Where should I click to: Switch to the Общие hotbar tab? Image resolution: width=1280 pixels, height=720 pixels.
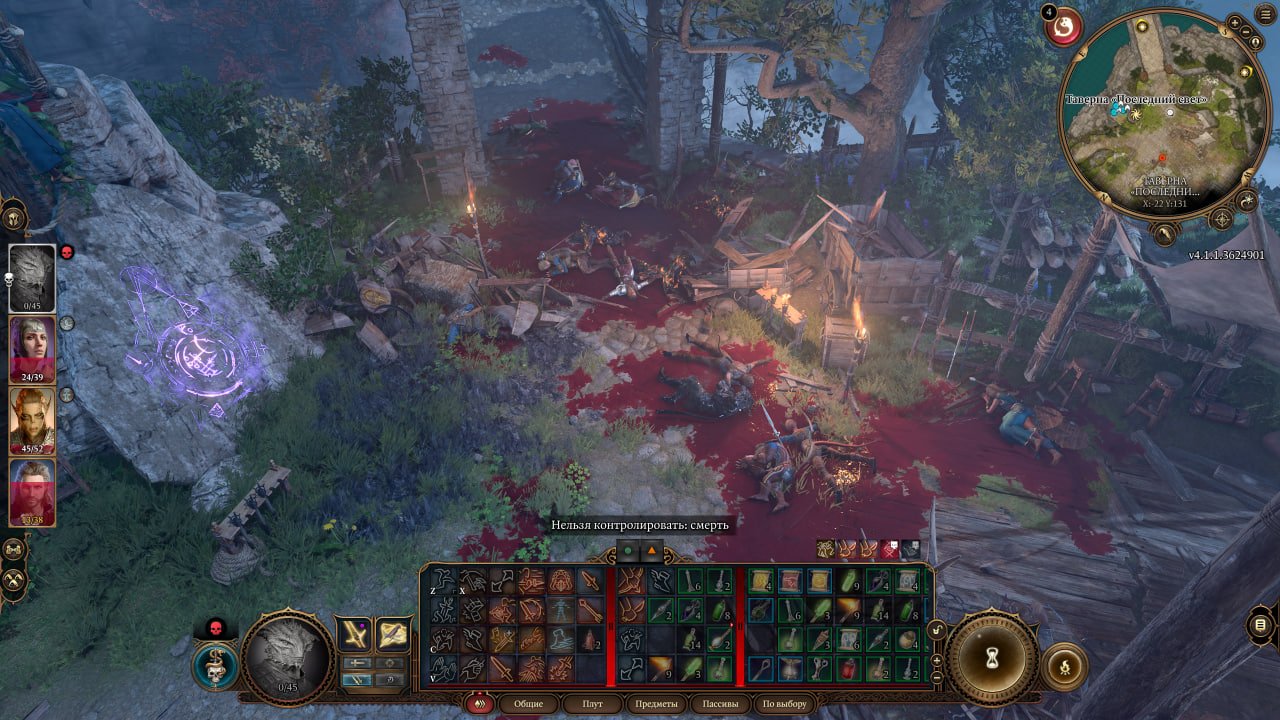pyautogui.click(x=529, y=704)
